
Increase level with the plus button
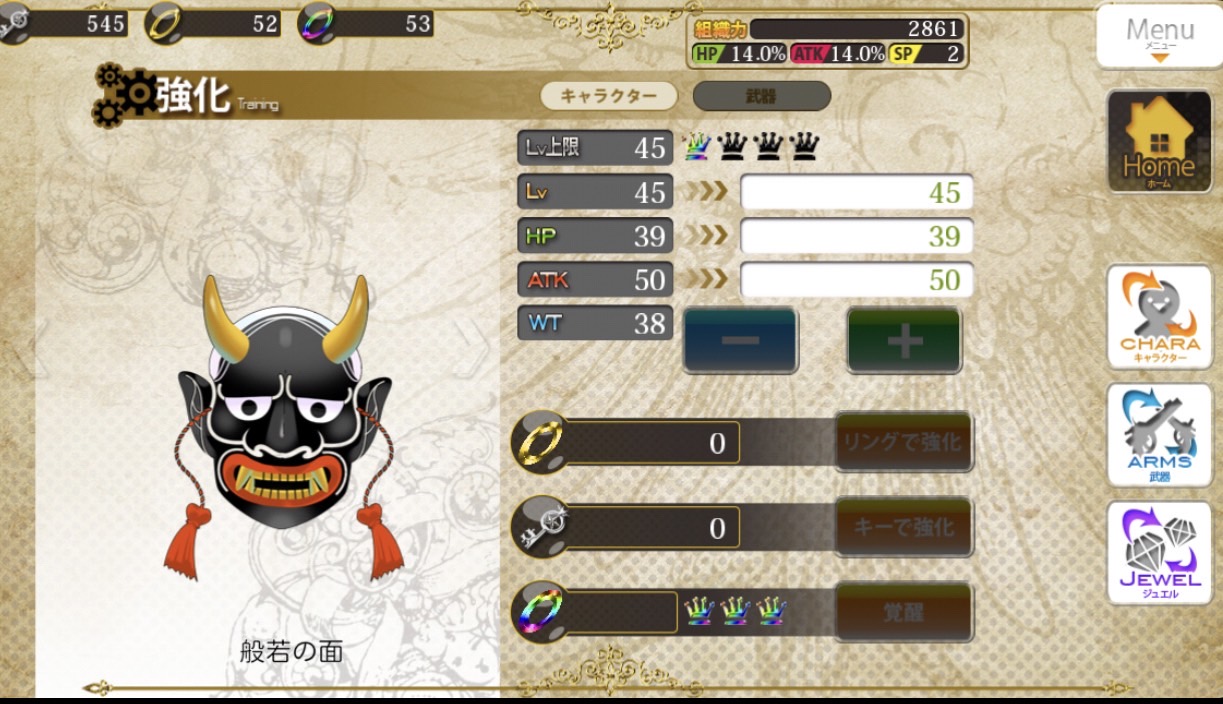(x=904, y=340)
